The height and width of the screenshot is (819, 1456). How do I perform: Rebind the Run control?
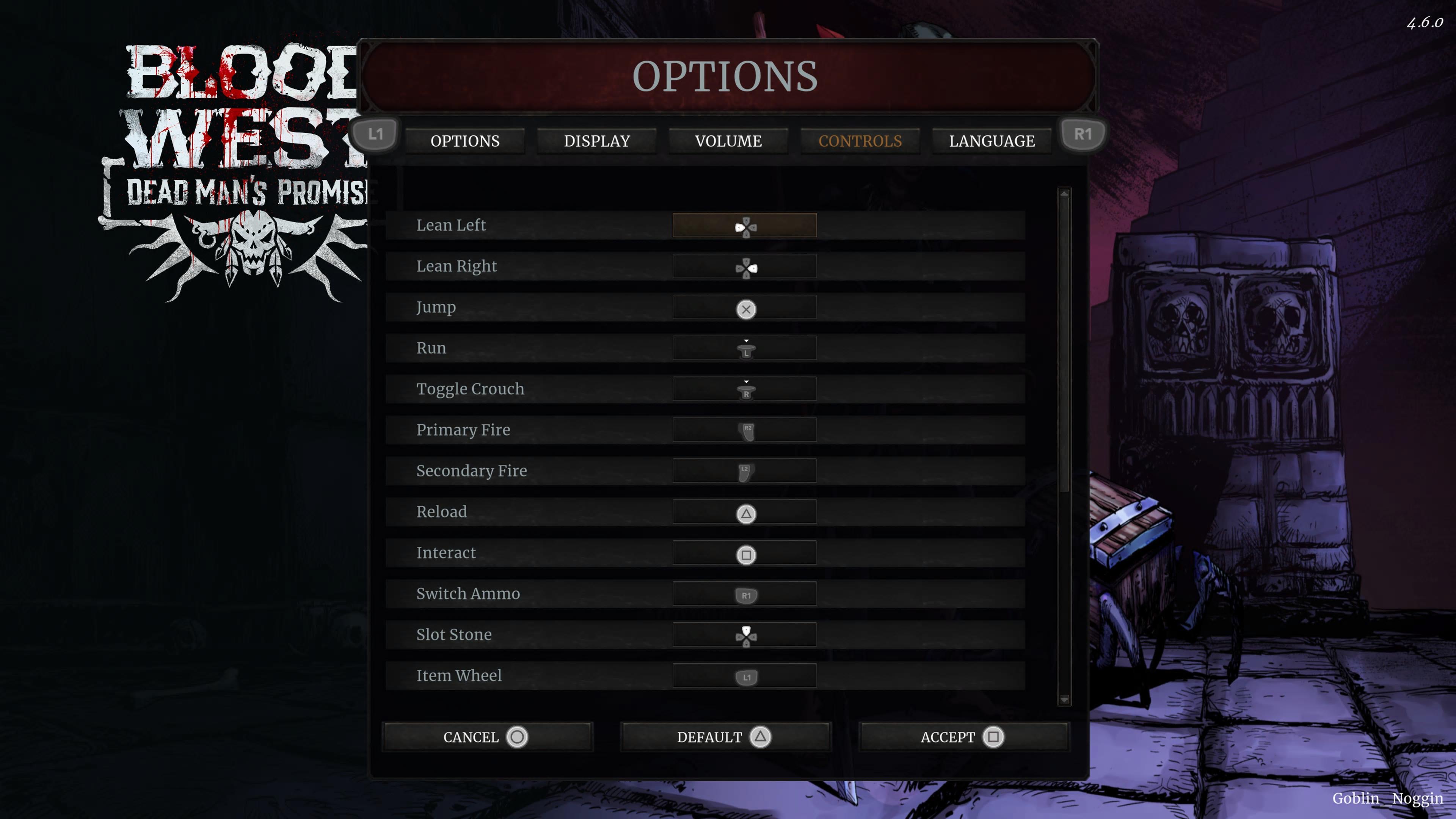[744, 348]
